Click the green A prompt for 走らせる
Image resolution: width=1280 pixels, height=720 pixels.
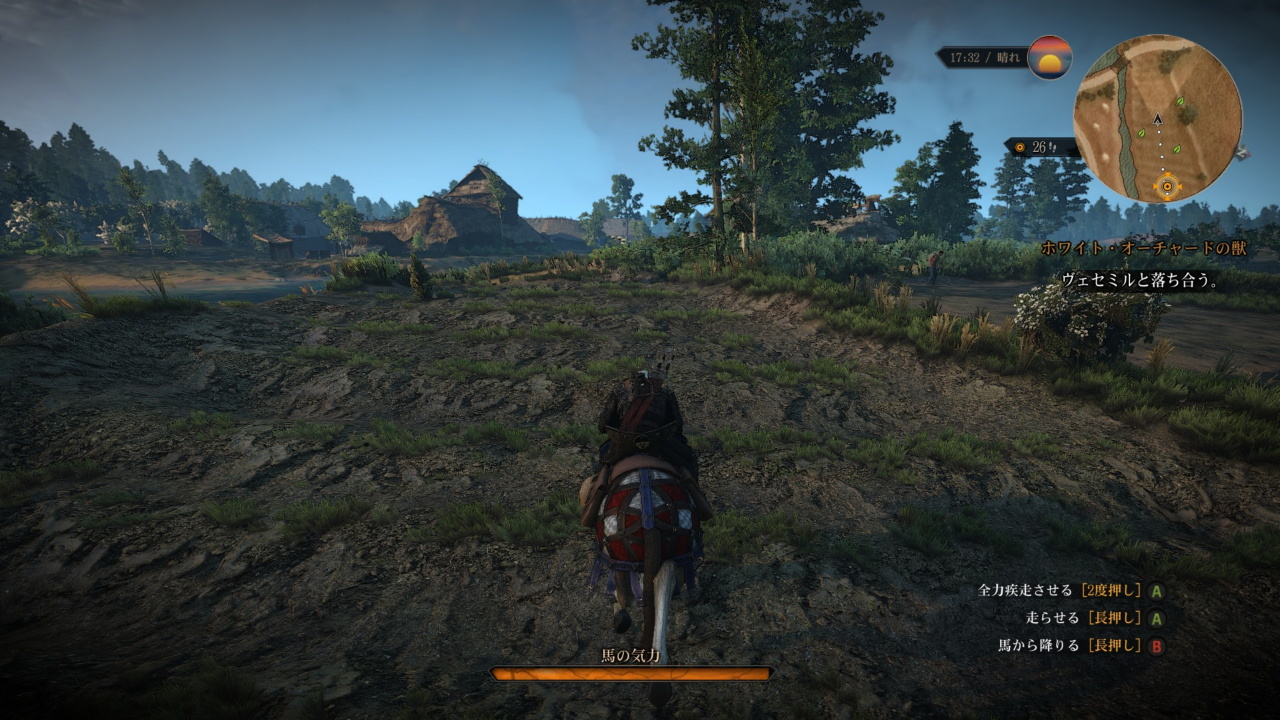click(x=1158, y=618)
